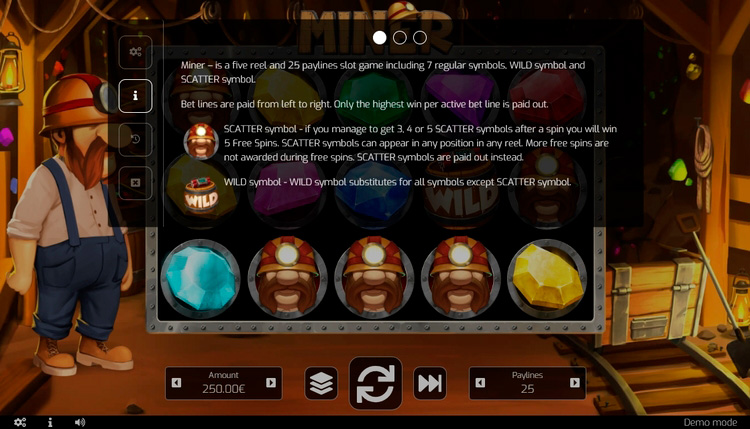Select the info tab in side panel
Image resolution: width=750 pixels, height=429 pixels.
136,96
